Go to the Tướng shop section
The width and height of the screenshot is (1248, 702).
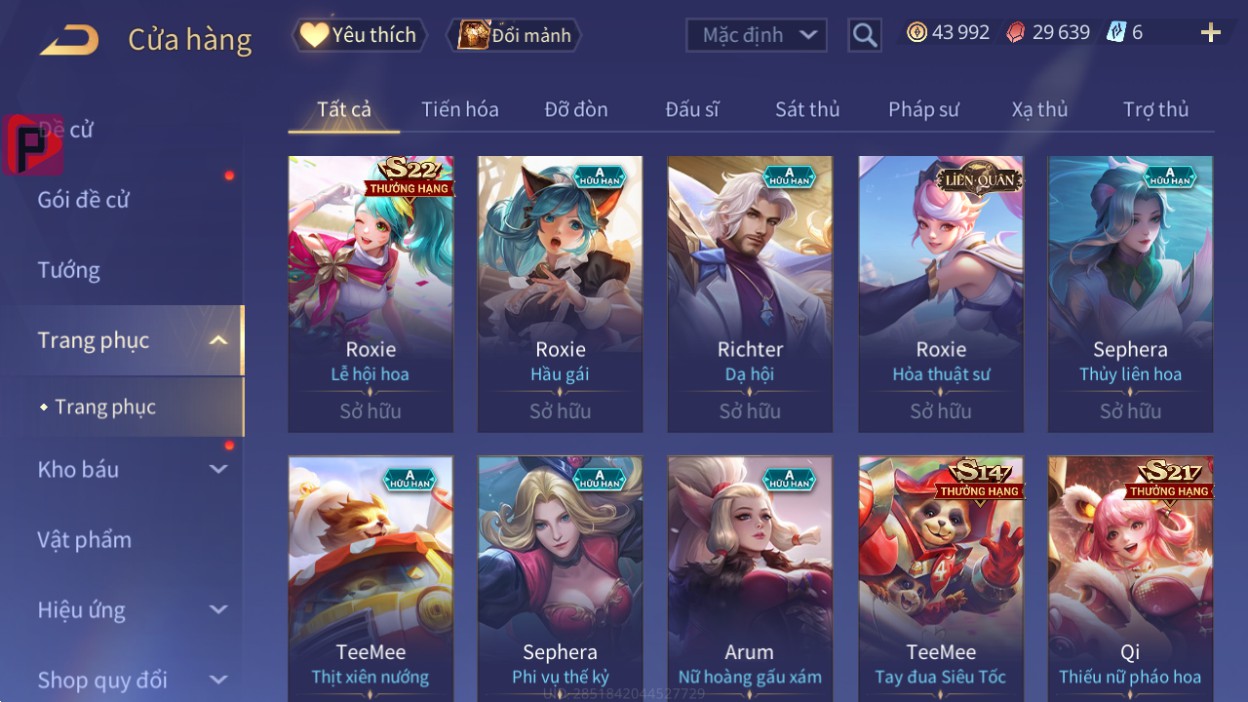69,270
